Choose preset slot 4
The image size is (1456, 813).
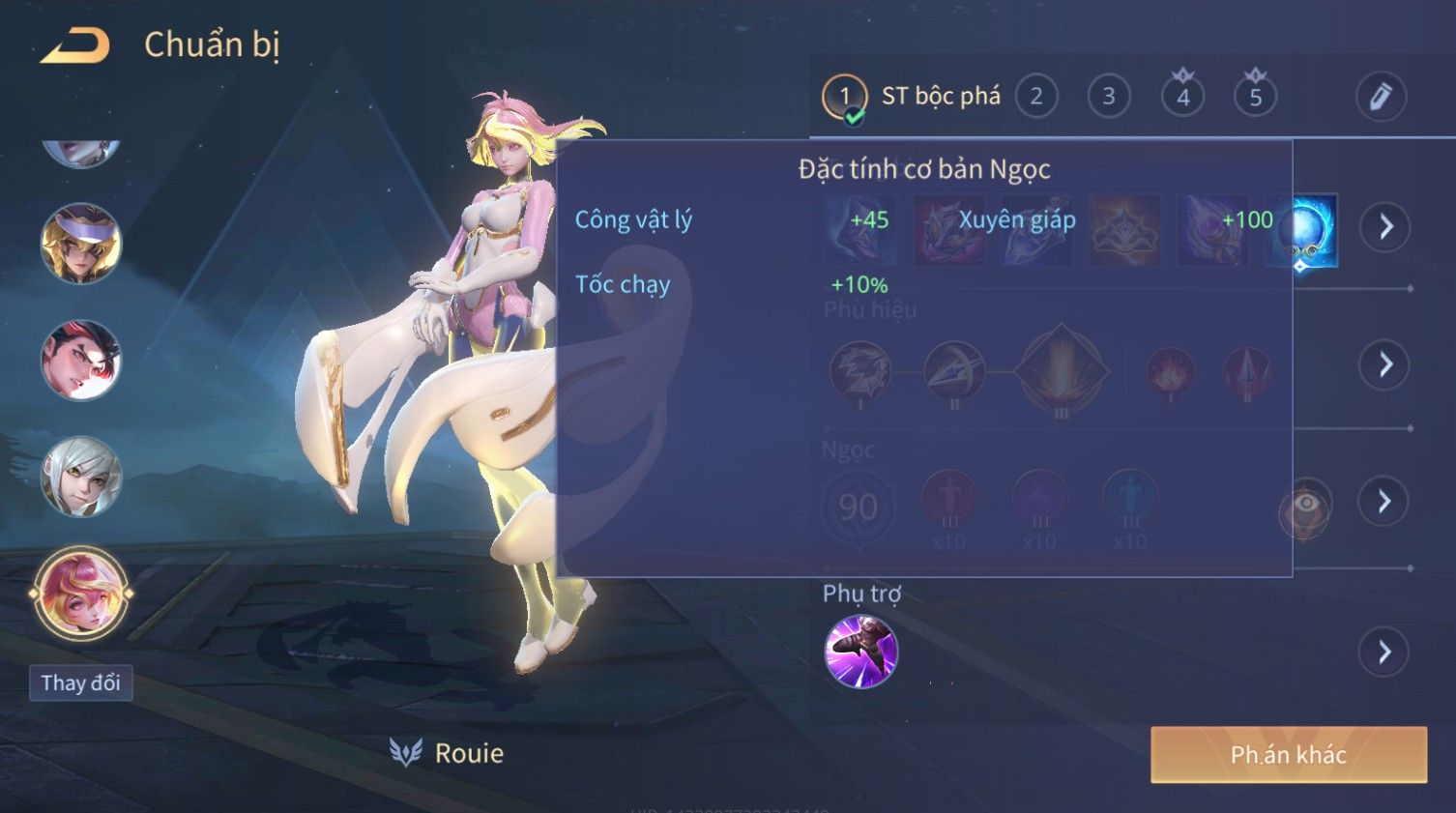tap(1182, 97)
